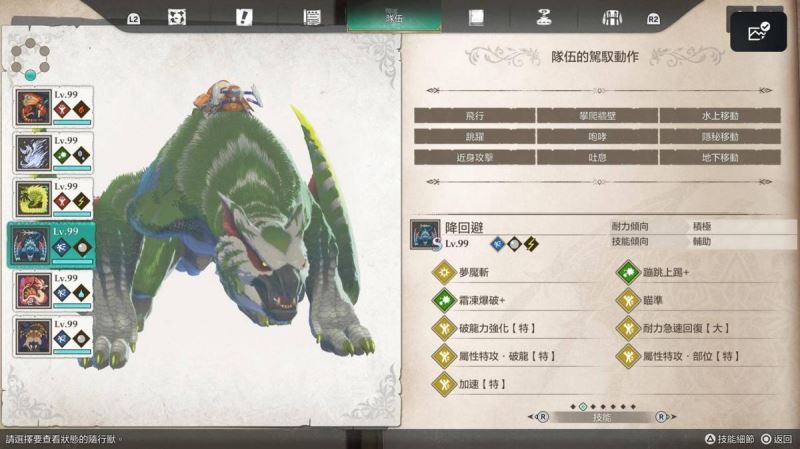800x449 pixels.
Task: Choose the 耐力急速回復【大】 skill
Action: click(690, 328)
